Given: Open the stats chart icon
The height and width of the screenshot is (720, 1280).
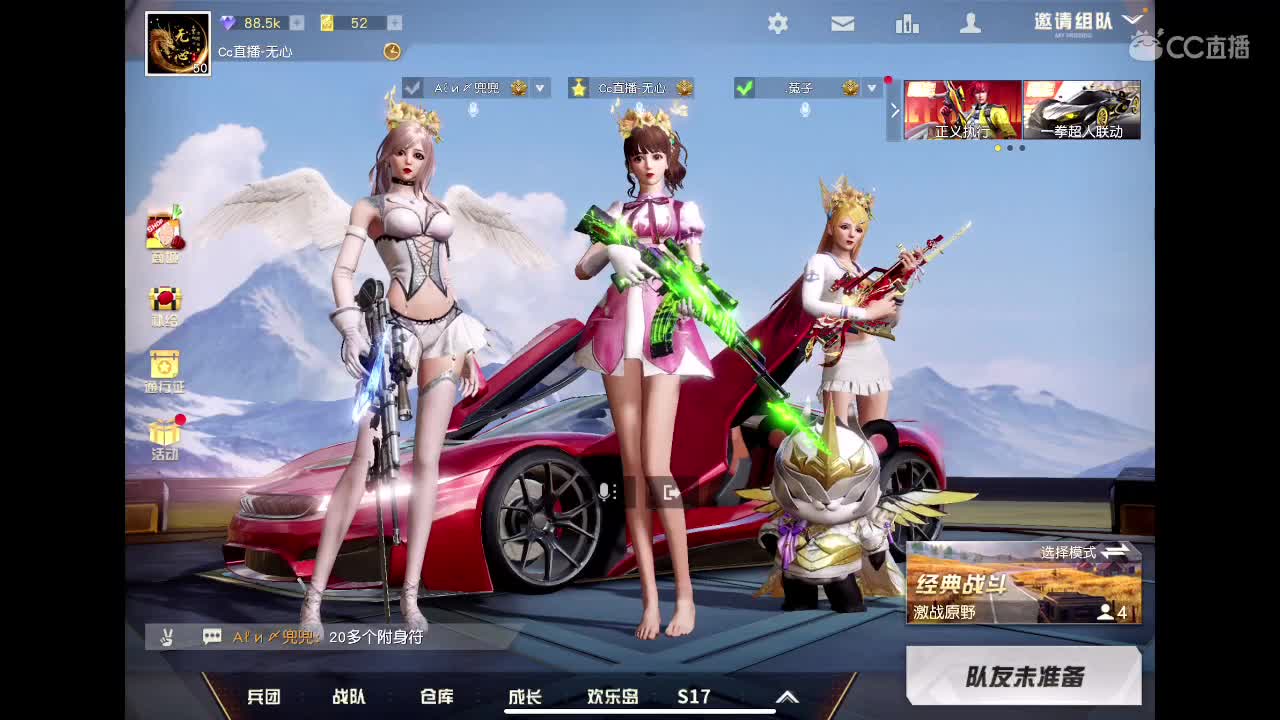Looking at the screenshot, I should 907,23.
